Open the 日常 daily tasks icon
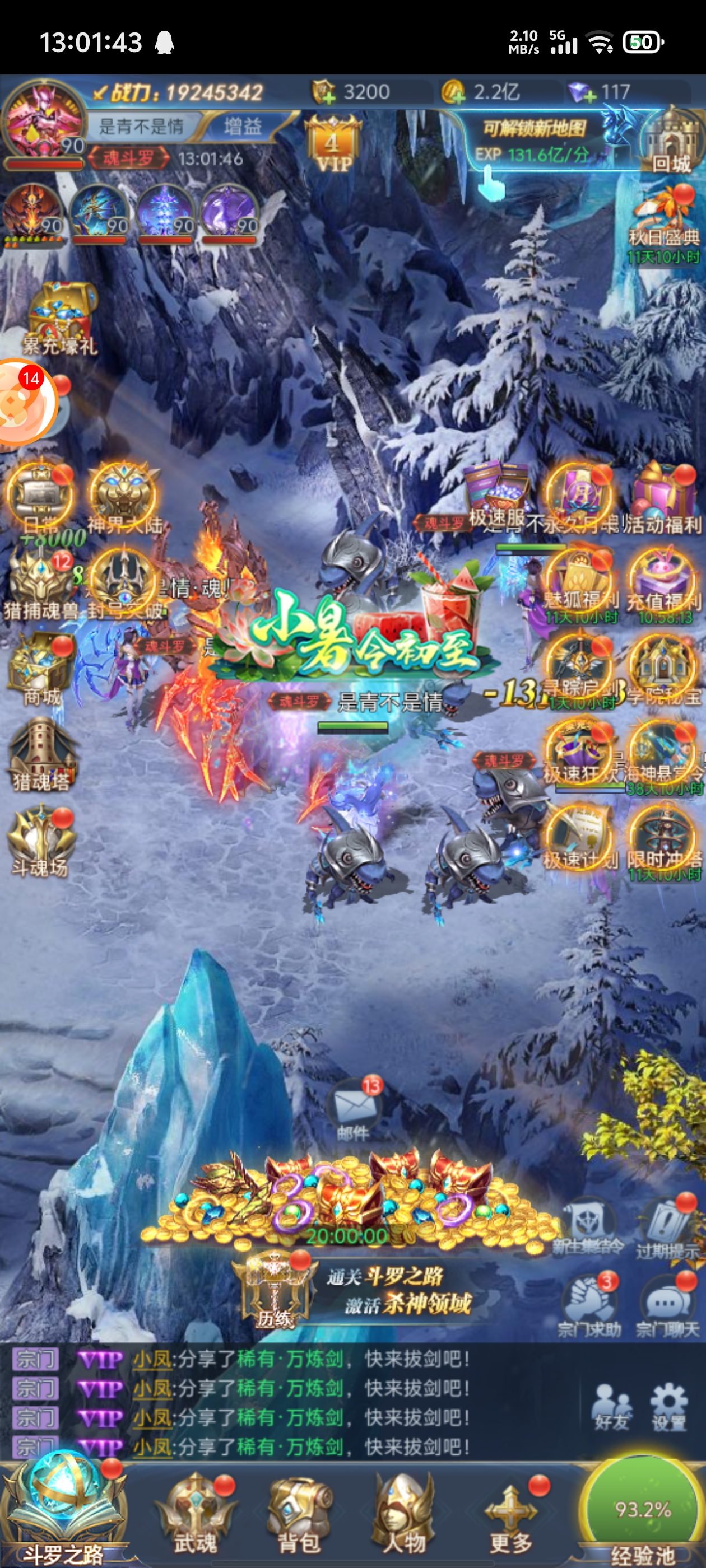This screenshot has height=1568, width=706. 40,497
